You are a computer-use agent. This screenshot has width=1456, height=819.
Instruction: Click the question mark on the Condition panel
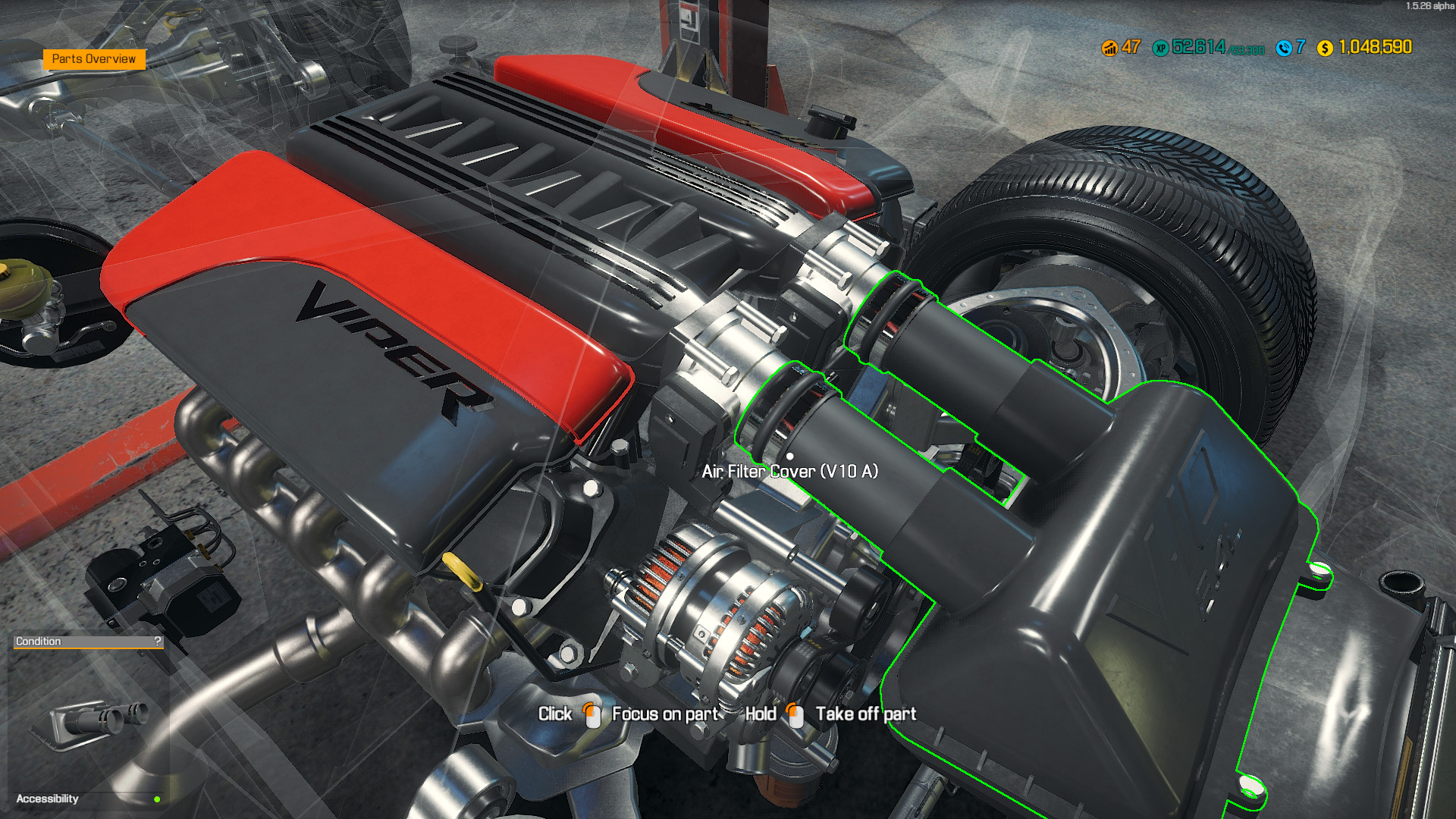(x=156, y=641)
